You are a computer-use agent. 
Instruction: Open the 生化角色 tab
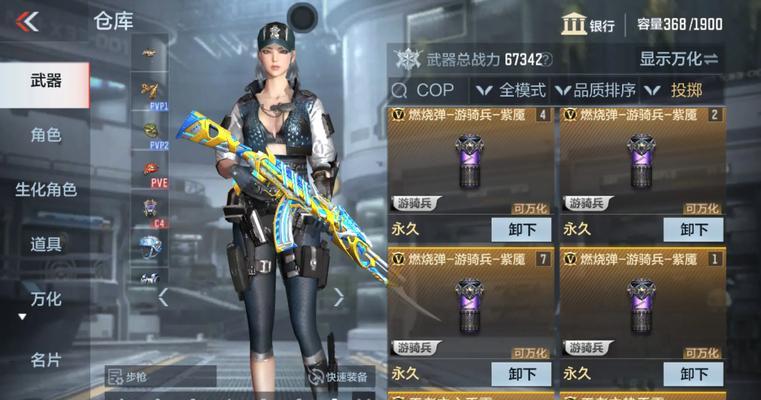[x=45, y=189]
